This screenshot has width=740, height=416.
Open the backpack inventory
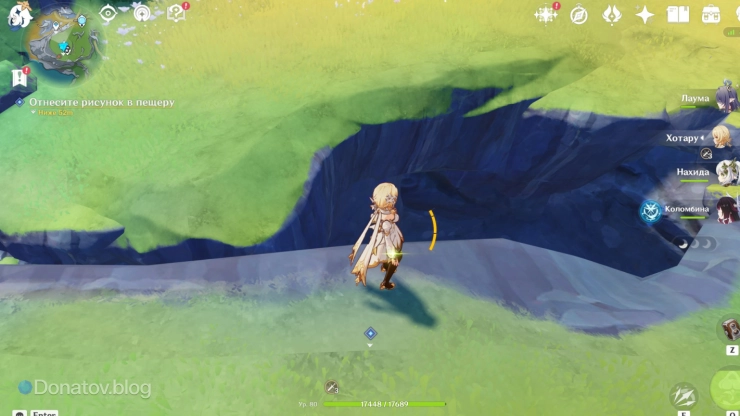[711, 14]
